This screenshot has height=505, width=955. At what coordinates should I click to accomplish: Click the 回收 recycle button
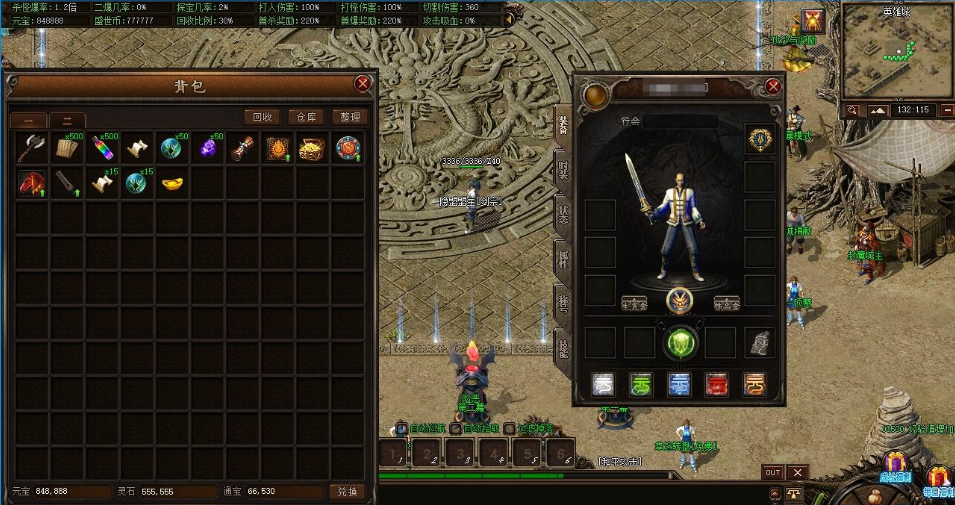click(261, 117)
